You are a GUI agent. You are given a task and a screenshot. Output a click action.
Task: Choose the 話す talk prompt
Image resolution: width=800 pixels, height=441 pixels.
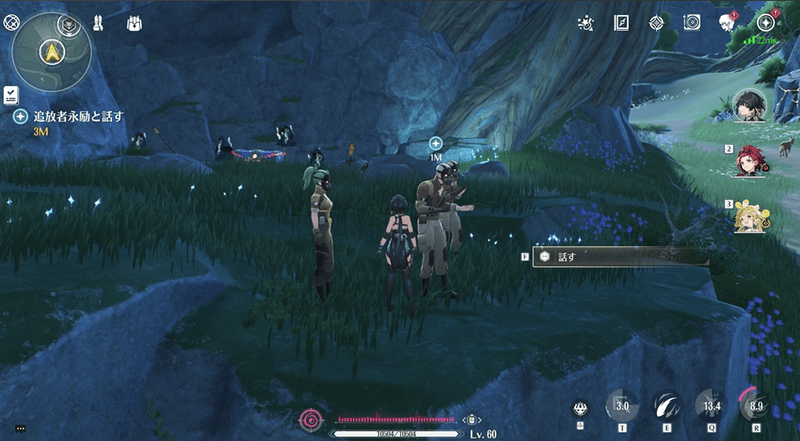(x=618, y=257)
